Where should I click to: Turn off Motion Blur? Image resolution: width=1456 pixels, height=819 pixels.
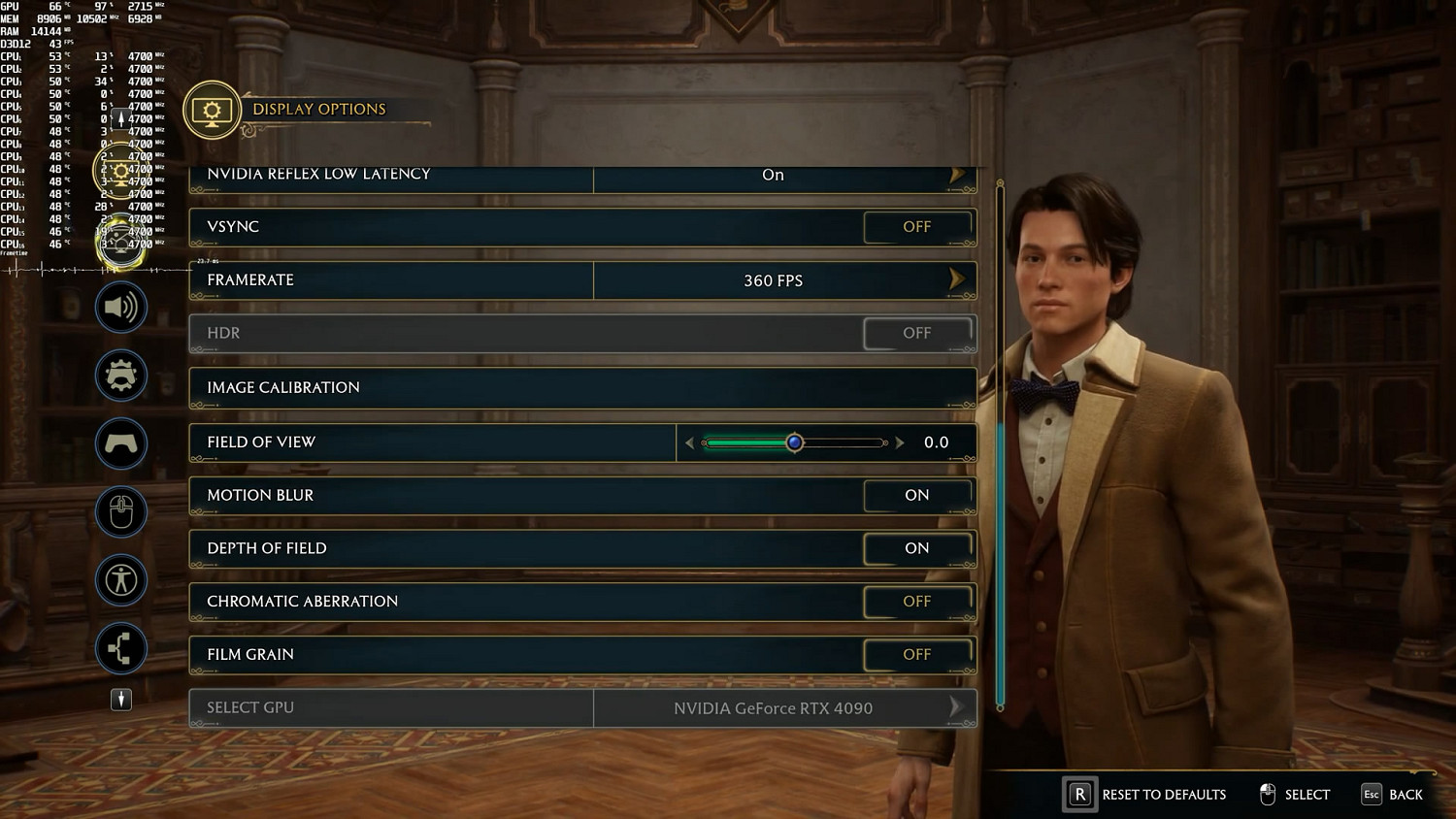[916, 495]
